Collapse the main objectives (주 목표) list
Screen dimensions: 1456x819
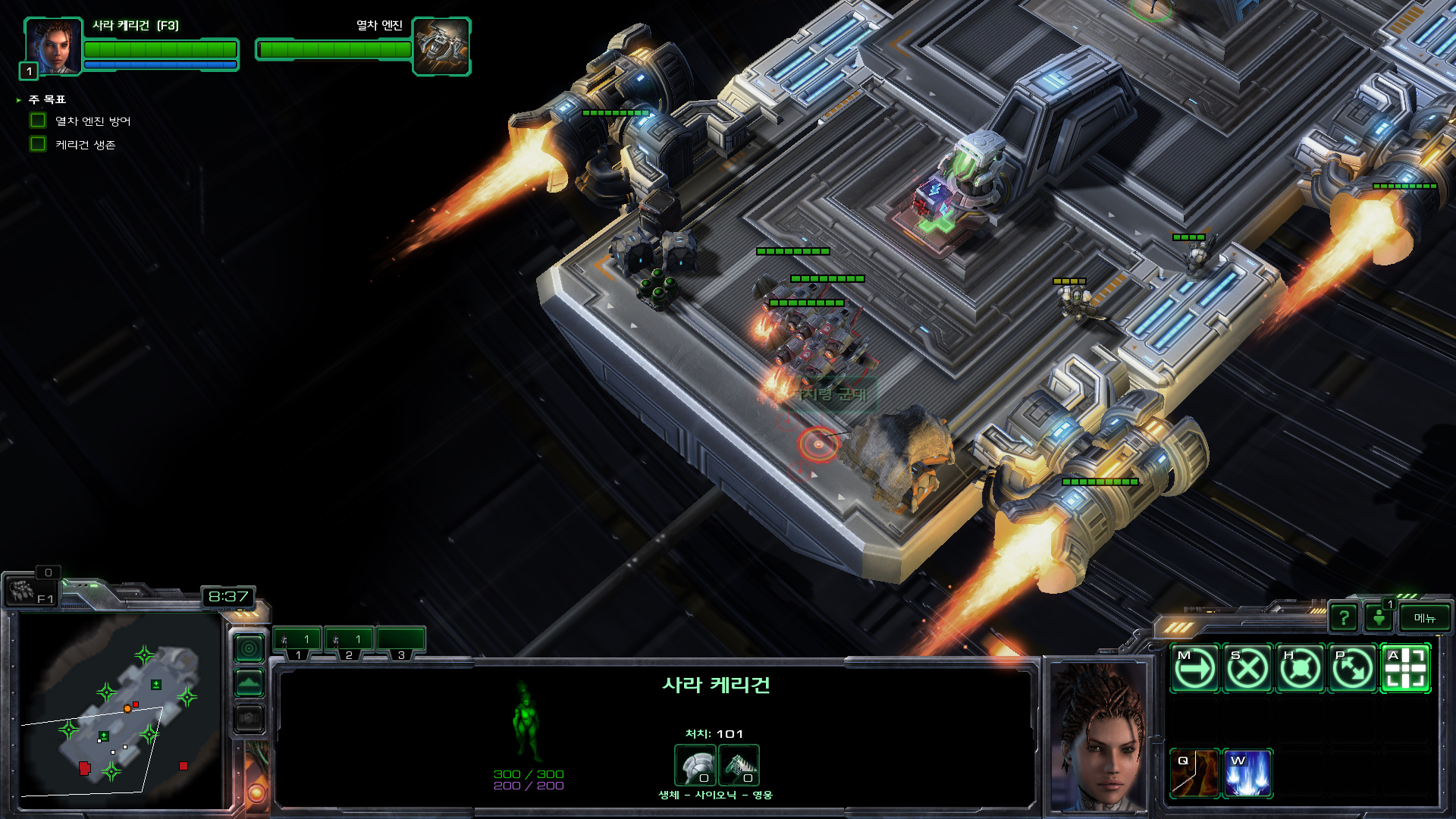(18, 100)
